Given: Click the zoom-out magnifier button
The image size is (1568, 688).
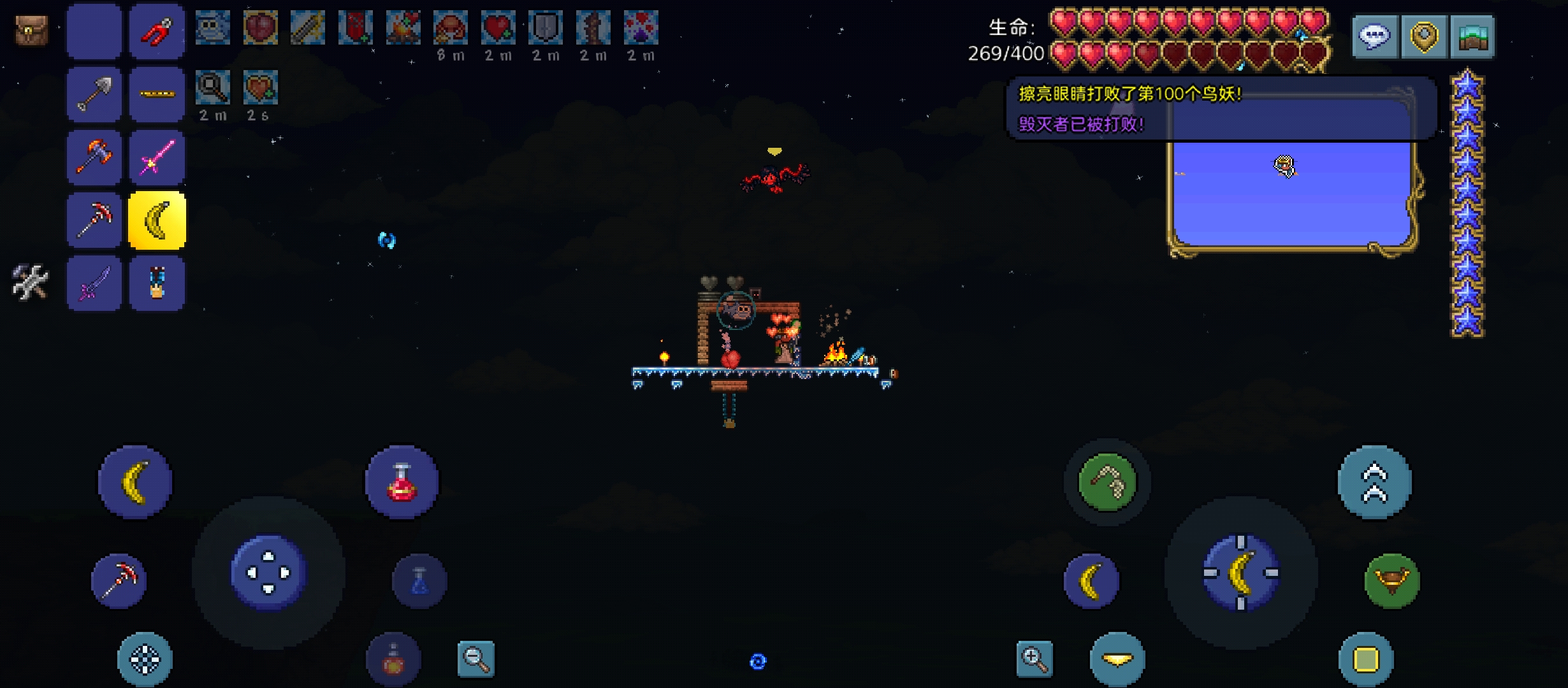Looking at the screenshot, I should [475, 659].
